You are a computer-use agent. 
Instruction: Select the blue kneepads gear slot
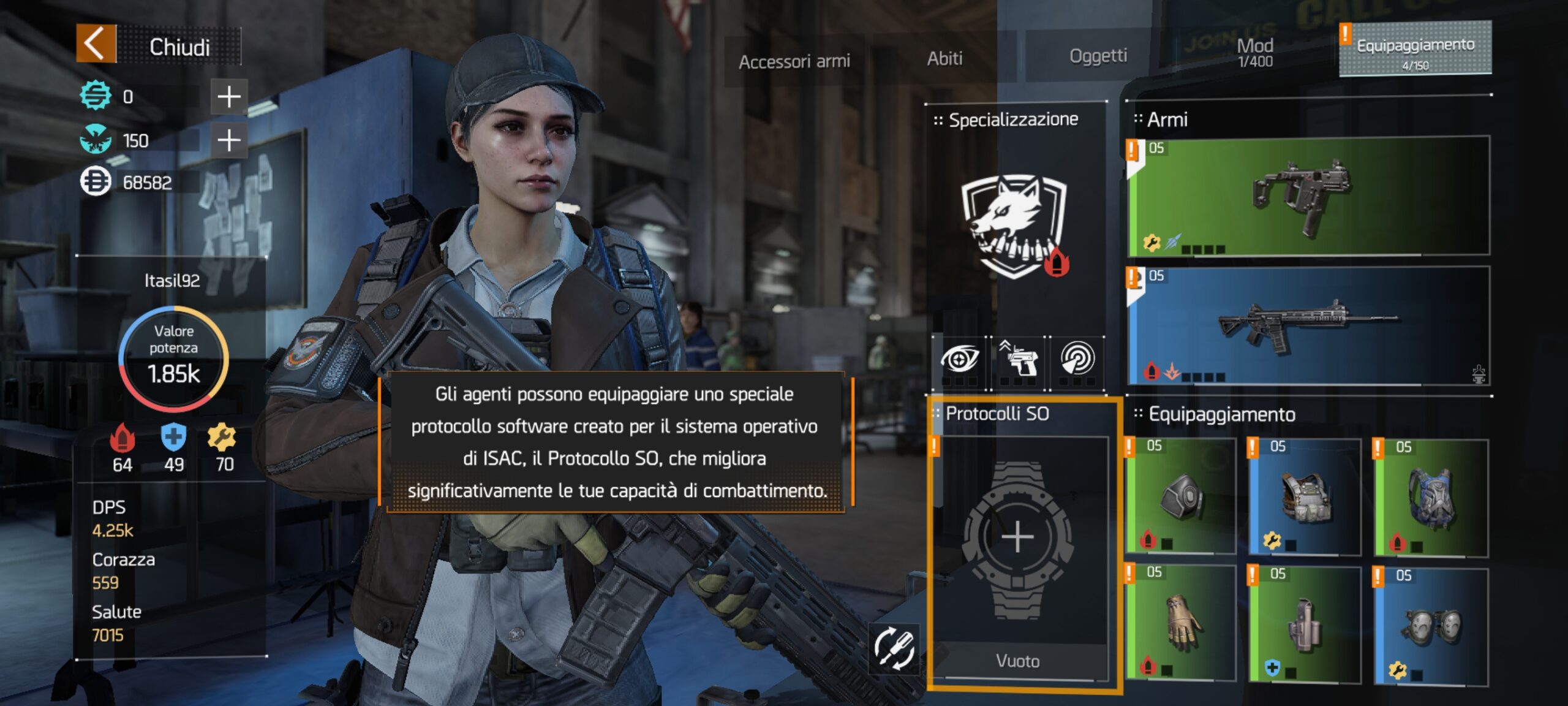pyautogui.click(x=1431, y=626)
